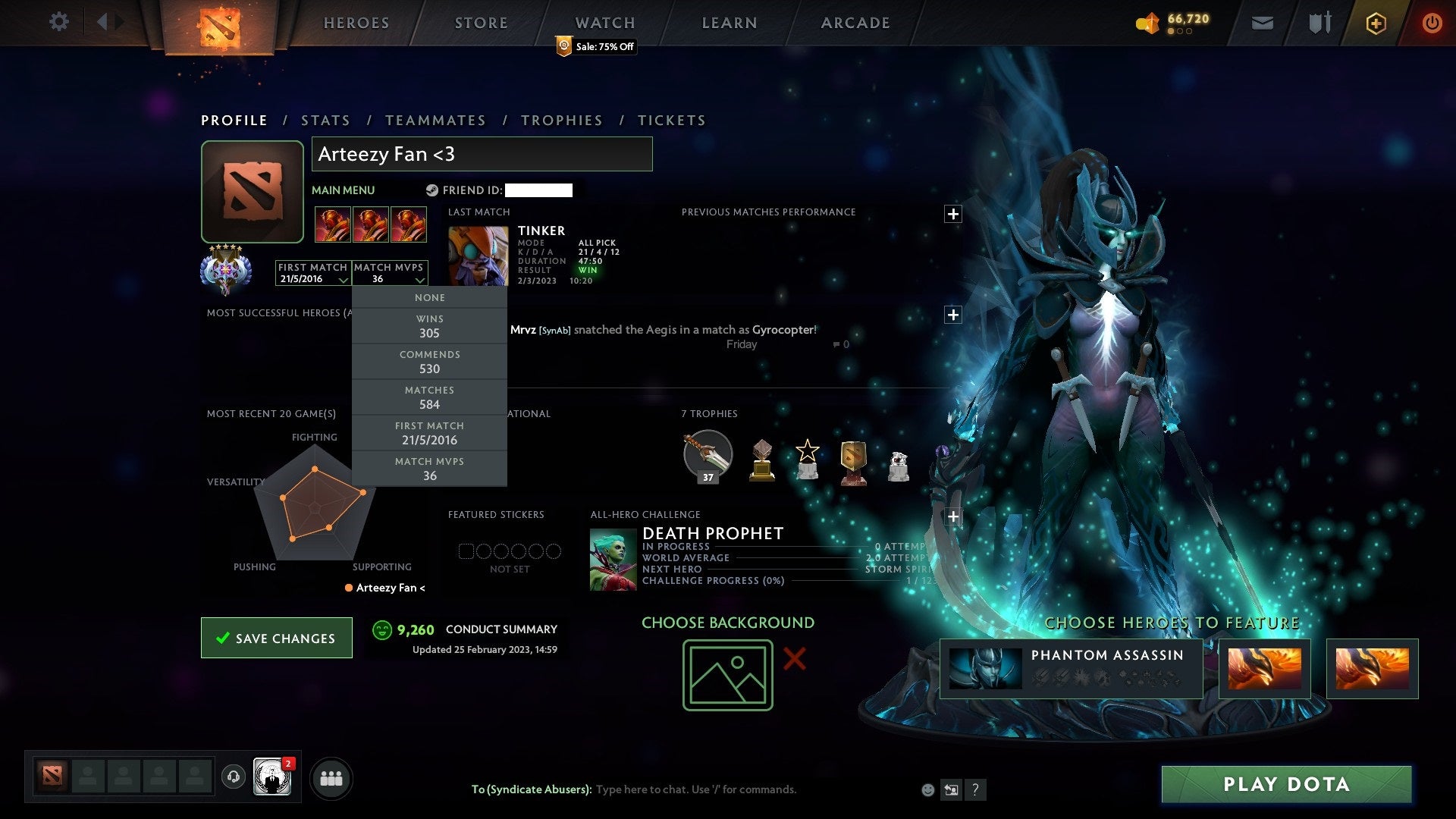Open the emoticon picker beside the chat box
The image size is (1456, 819).
[927, 789]
